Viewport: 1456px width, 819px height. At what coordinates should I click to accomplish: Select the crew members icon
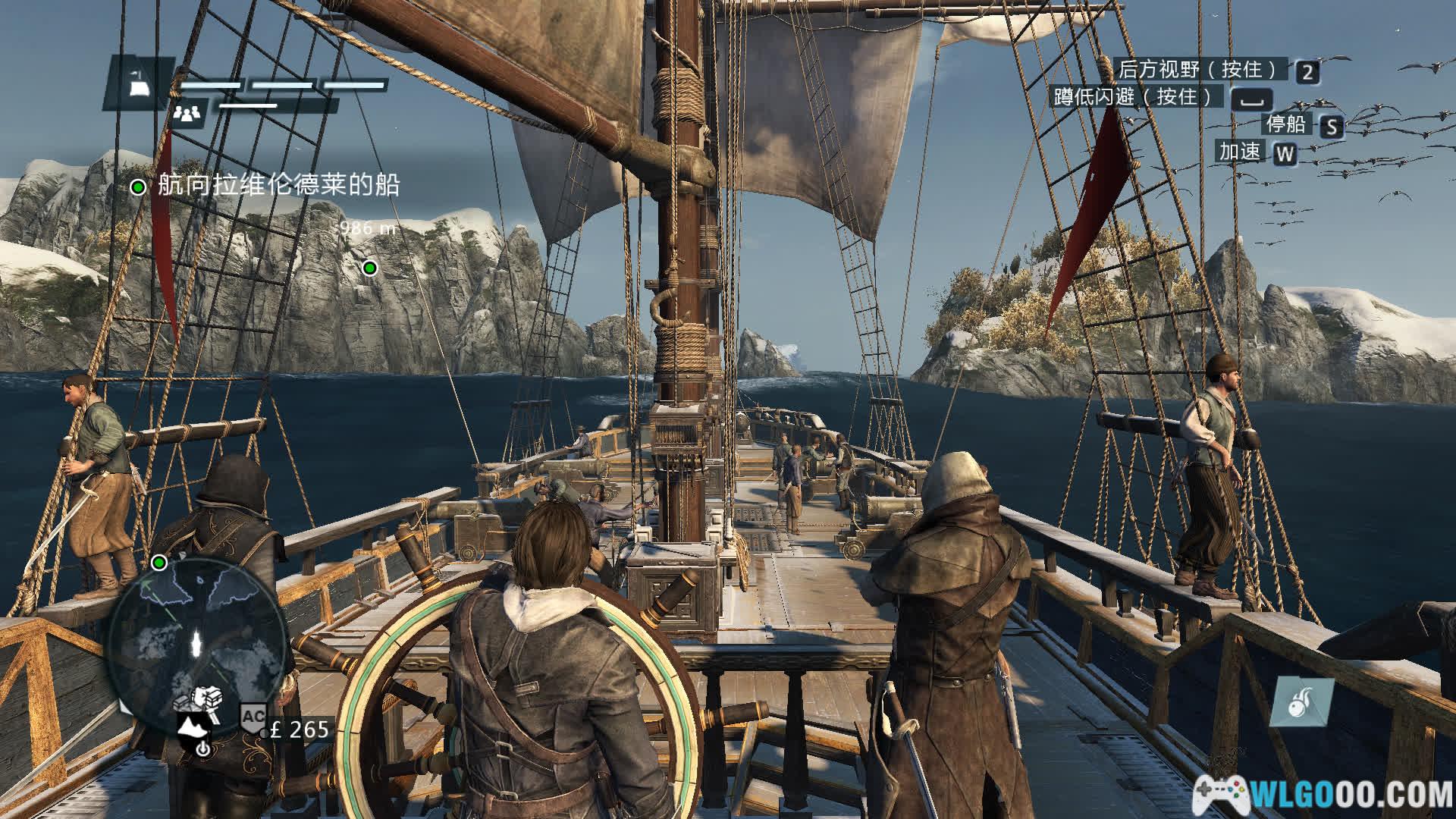[187, 114]
